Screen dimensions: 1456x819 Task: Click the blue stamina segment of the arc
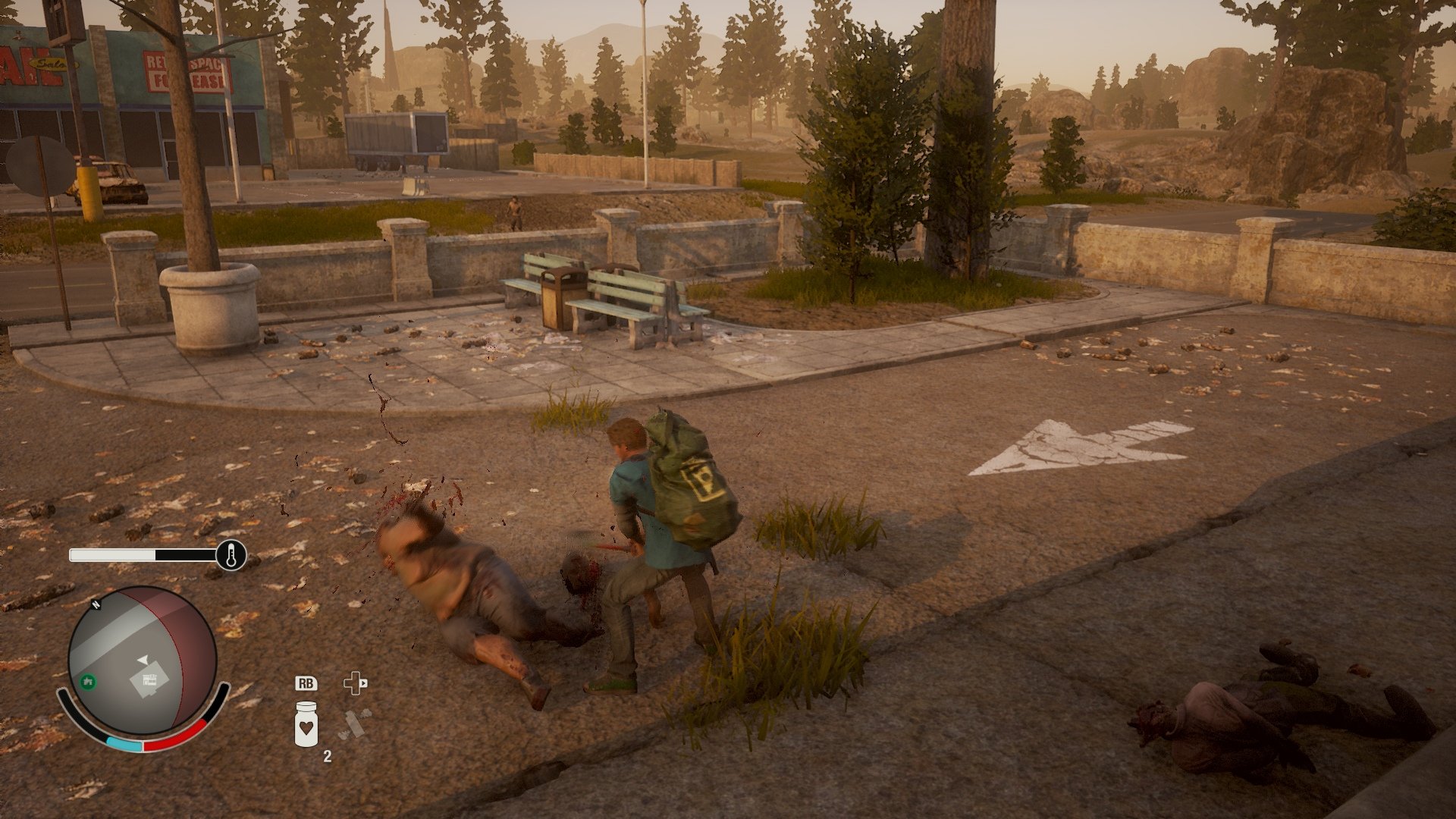[x=124, y=742]
